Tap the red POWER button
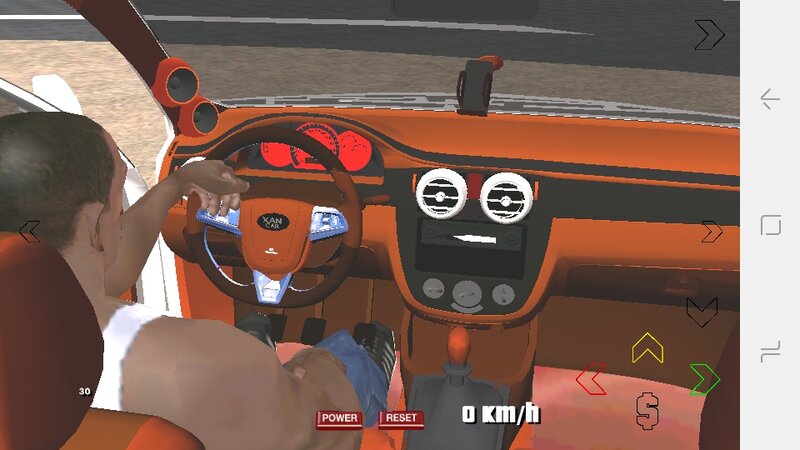 click(x=339, y=418)
